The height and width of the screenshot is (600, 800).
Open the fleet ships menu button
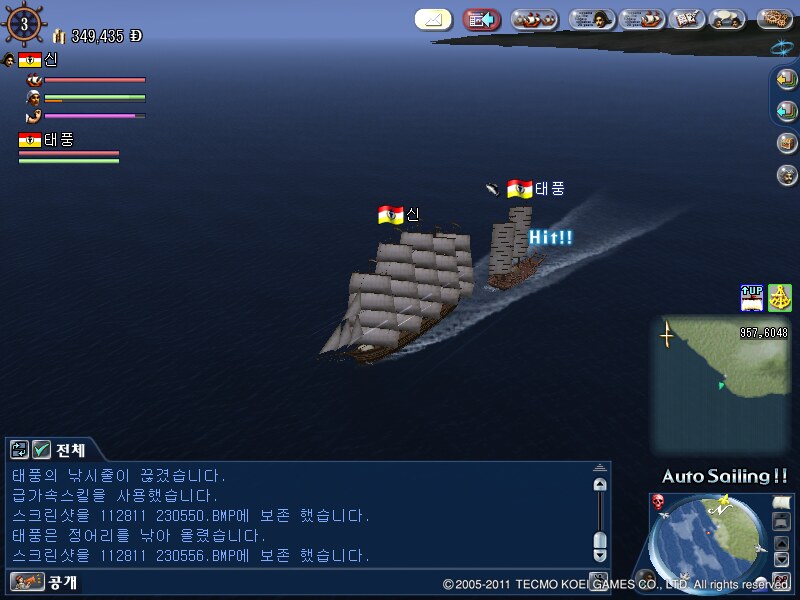534,19
